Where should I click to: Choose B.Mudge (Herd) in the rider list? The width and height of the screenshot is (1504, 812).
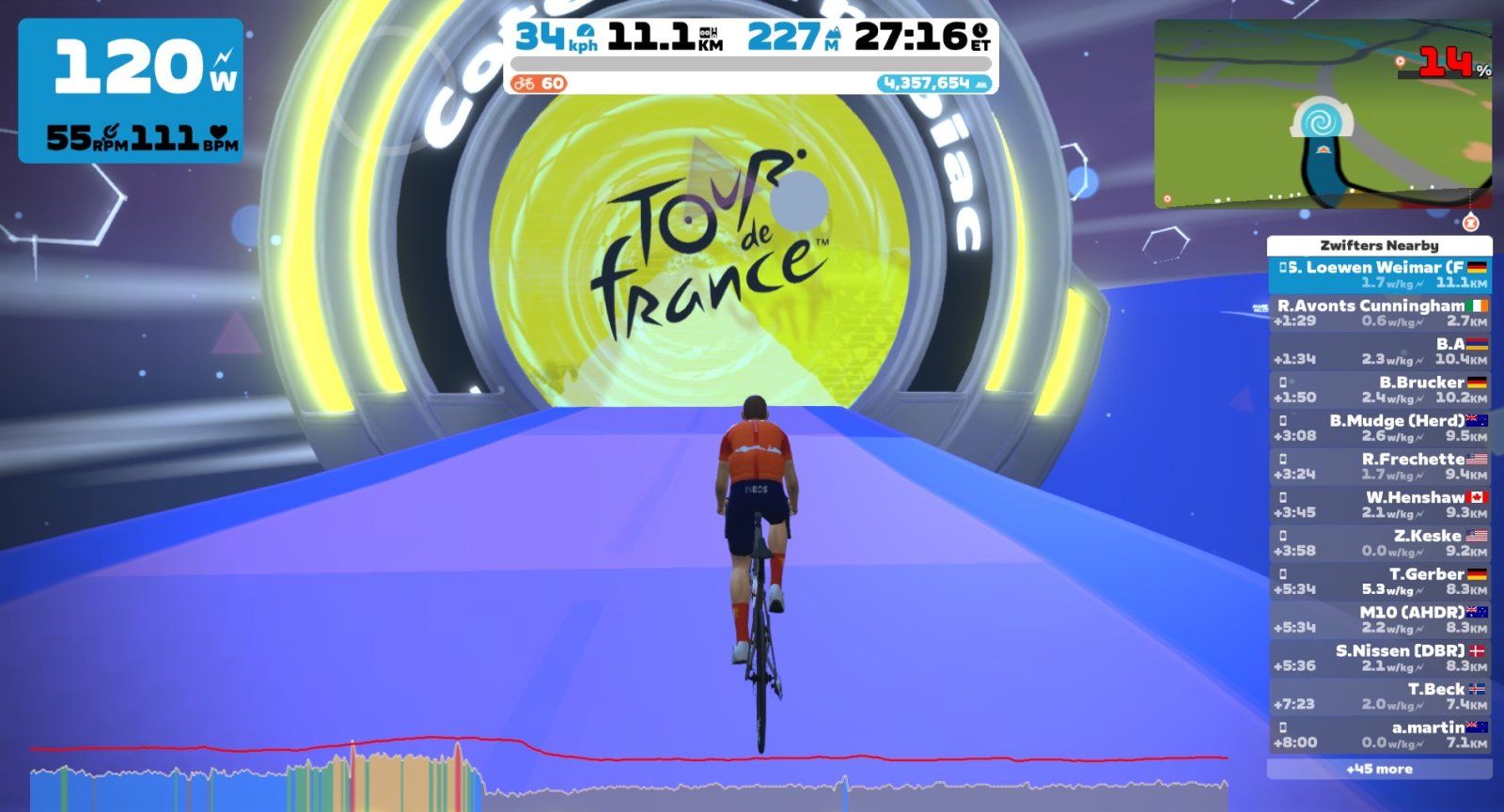[x=1379, y=429]
